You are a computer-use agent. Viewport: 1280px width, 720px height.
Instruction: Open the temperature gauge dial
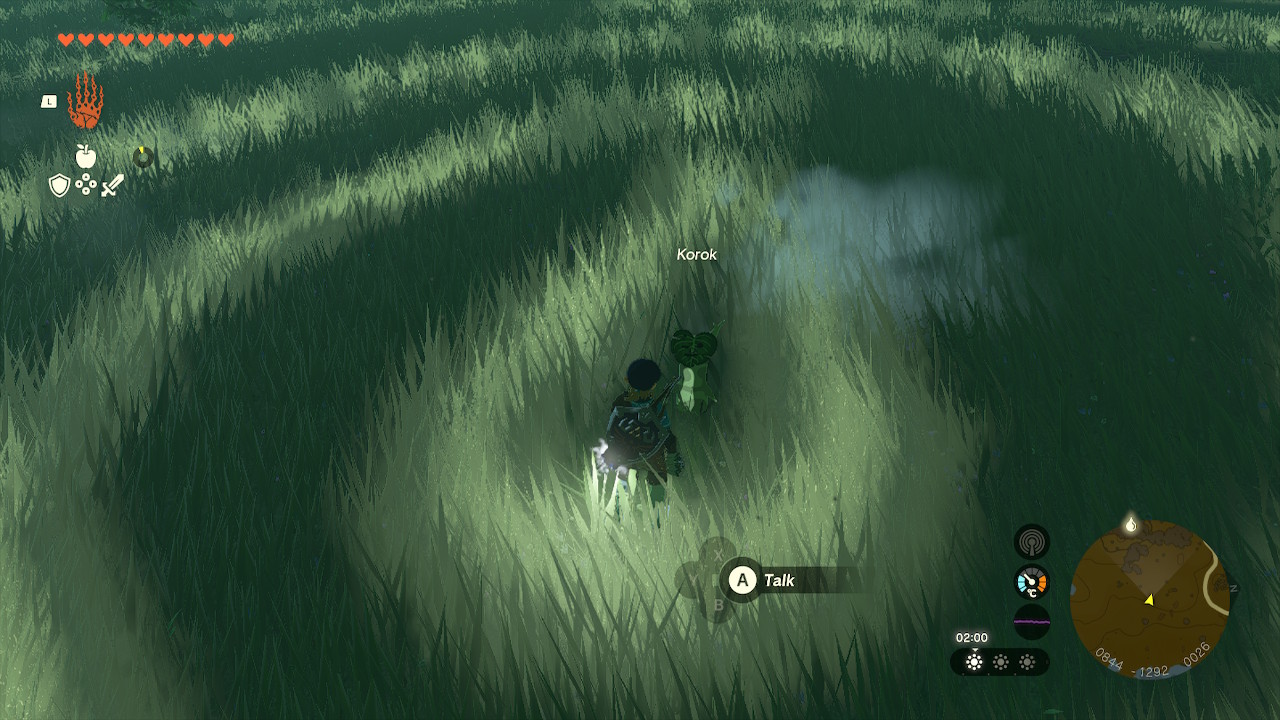(1032, 581)
